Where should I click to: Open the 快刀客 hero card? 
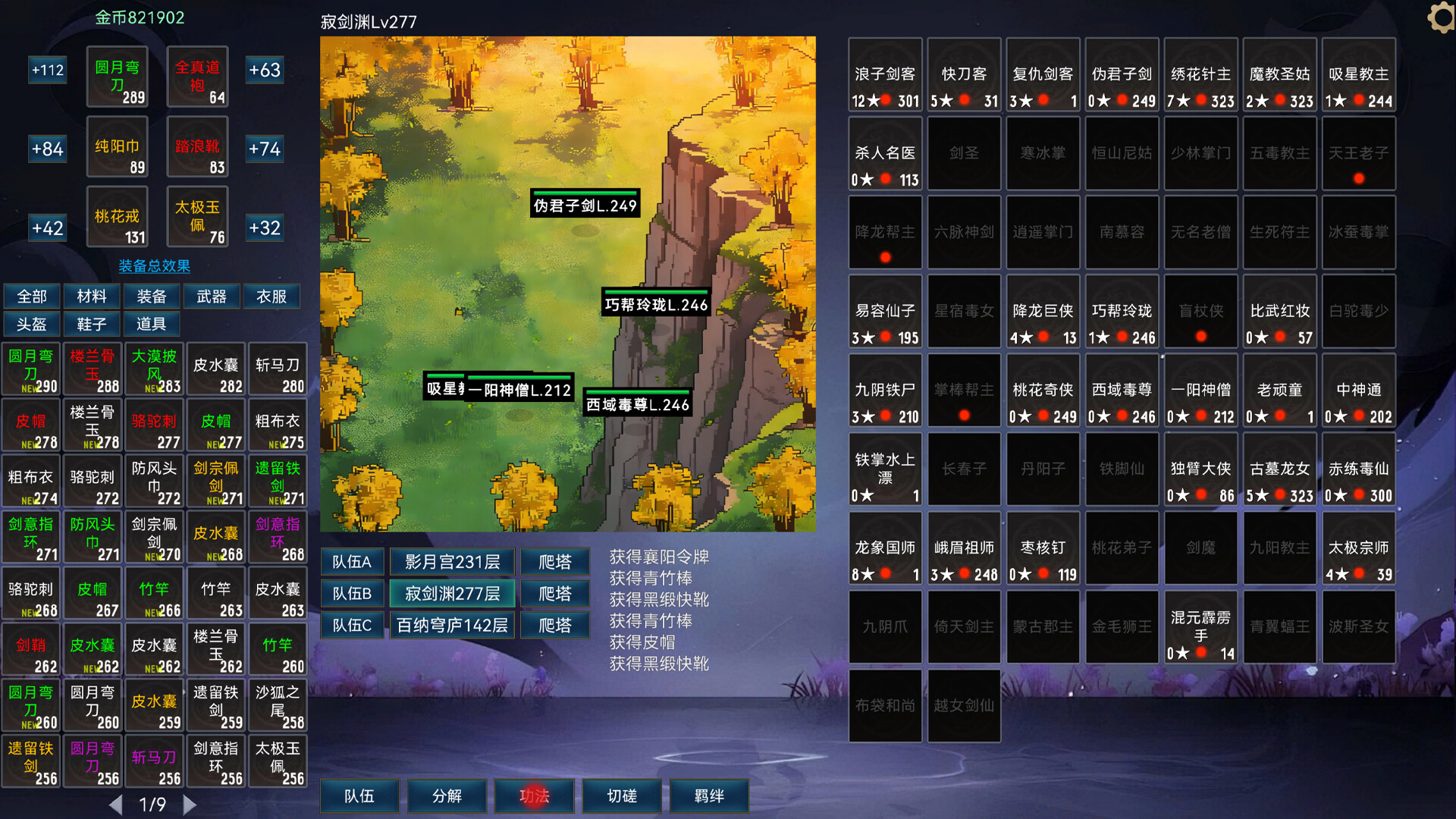[964, 75]
